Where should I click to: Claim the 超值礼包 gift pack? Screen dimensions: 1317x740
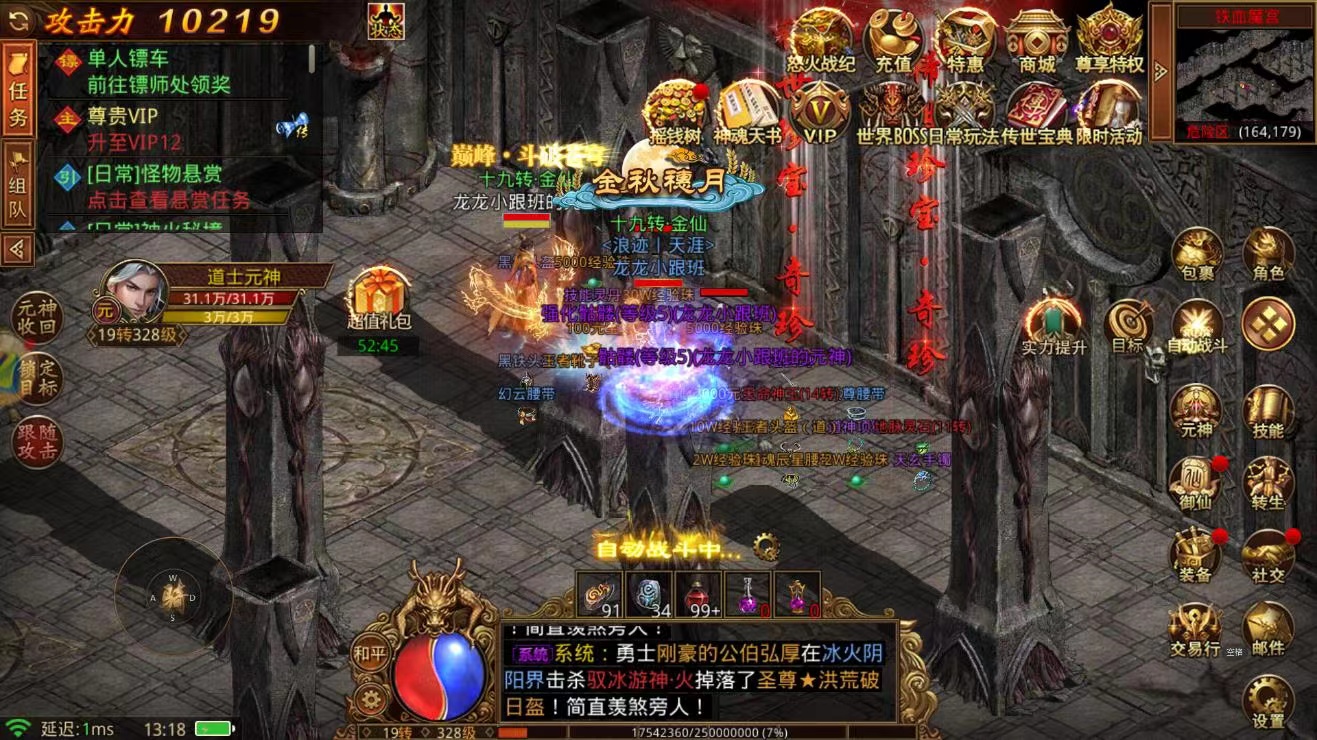379,299
